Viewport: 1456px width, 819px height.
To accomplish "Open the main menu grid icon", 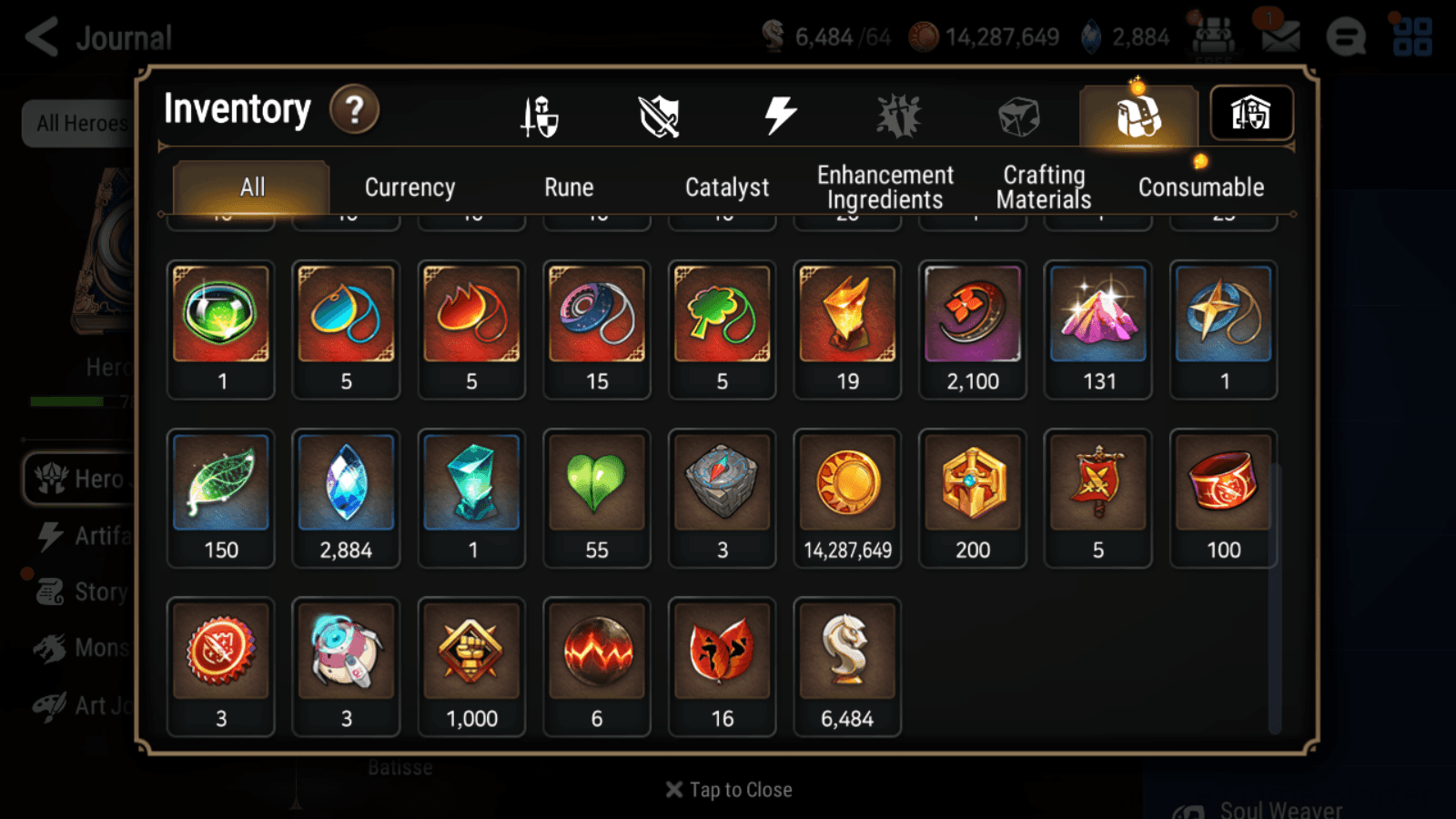I will (x=1411, y=37).
